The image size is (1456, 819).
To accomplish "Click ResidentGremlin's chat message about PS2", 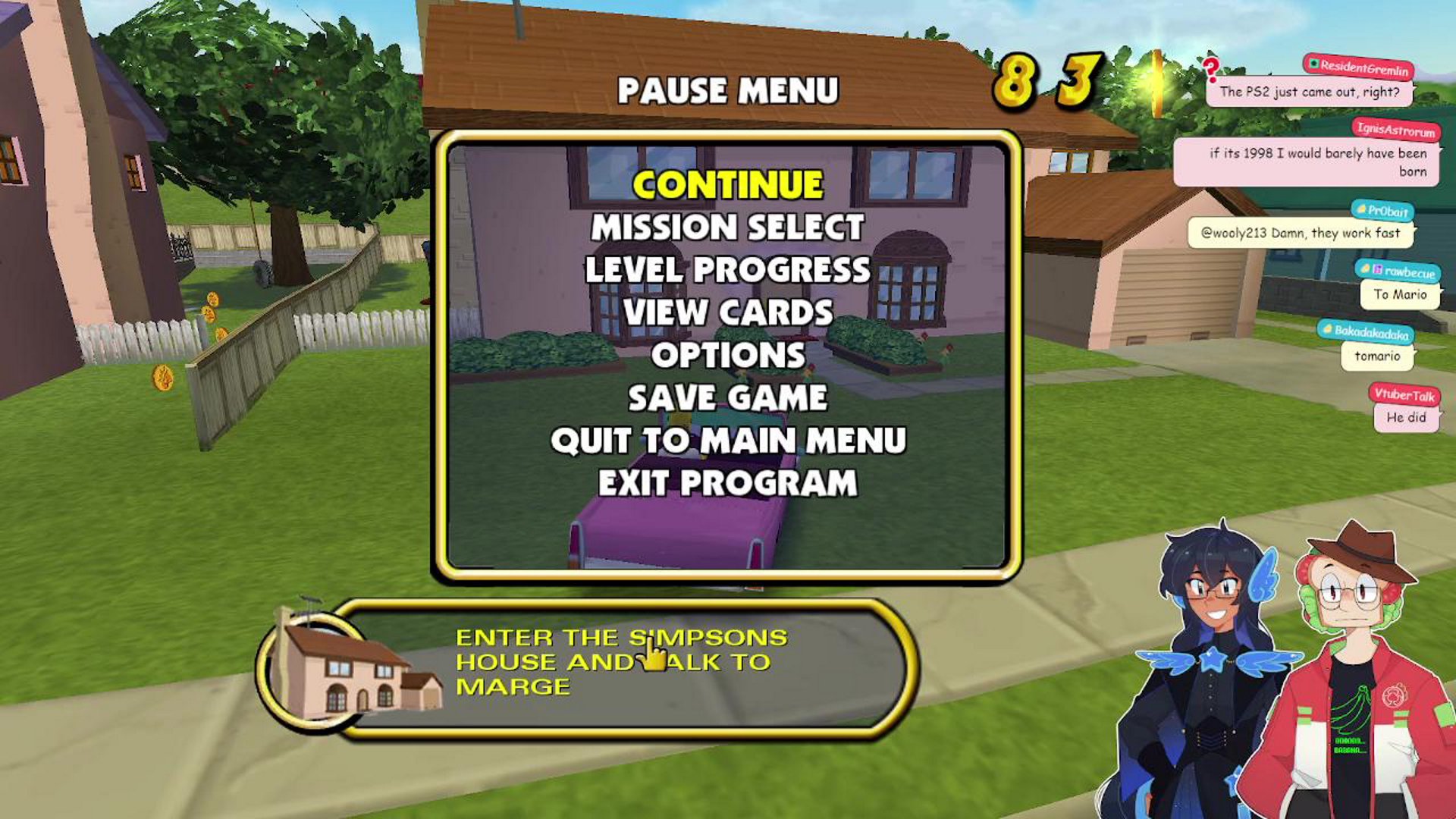I will tap(1309, 92).
